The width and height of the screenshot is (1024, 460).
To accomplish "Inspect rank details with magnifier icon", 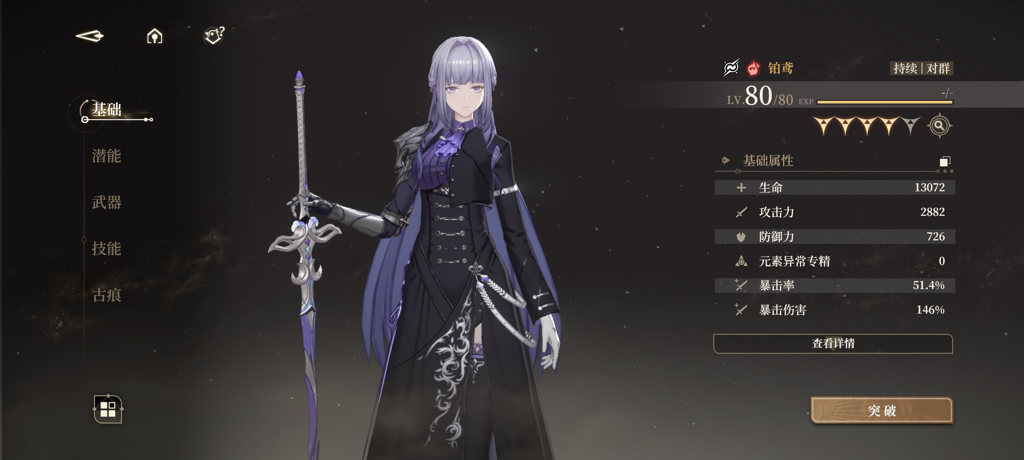I will [x=939, y=125].
